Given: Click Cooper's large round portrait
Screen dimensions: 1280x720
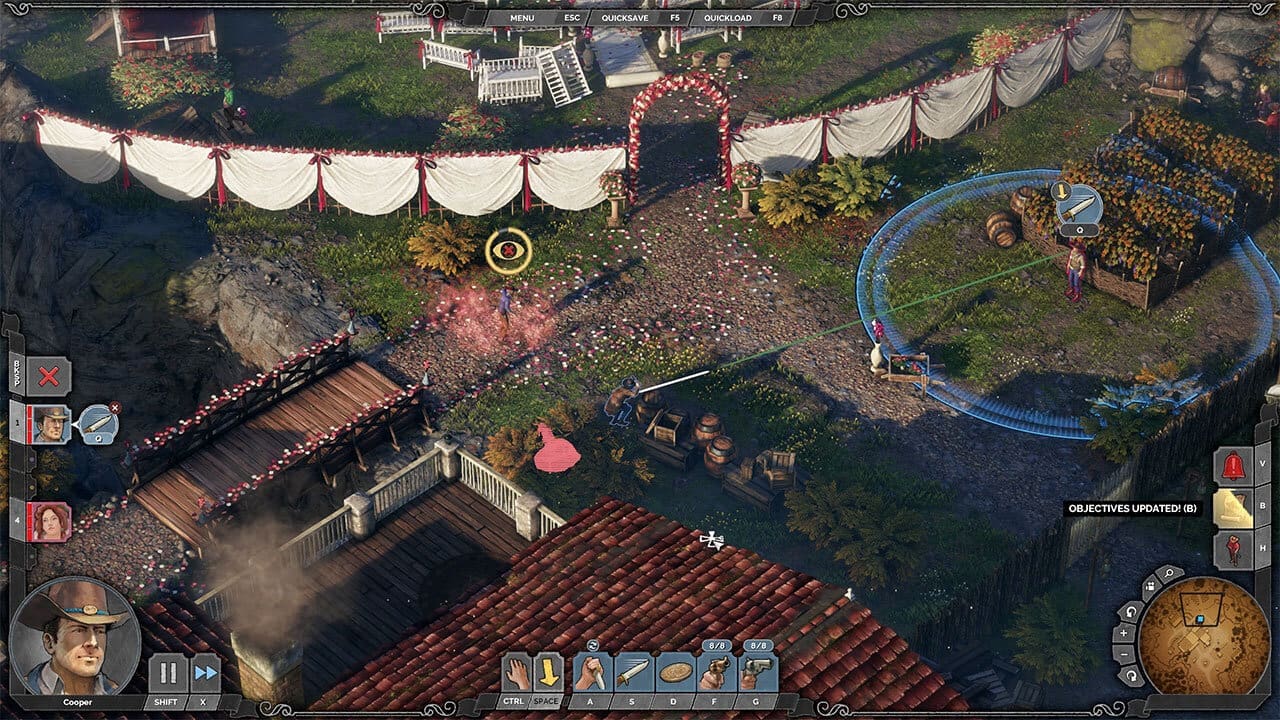Looking at the screenshot, I should pyautogui.click(x=74, y=636).
